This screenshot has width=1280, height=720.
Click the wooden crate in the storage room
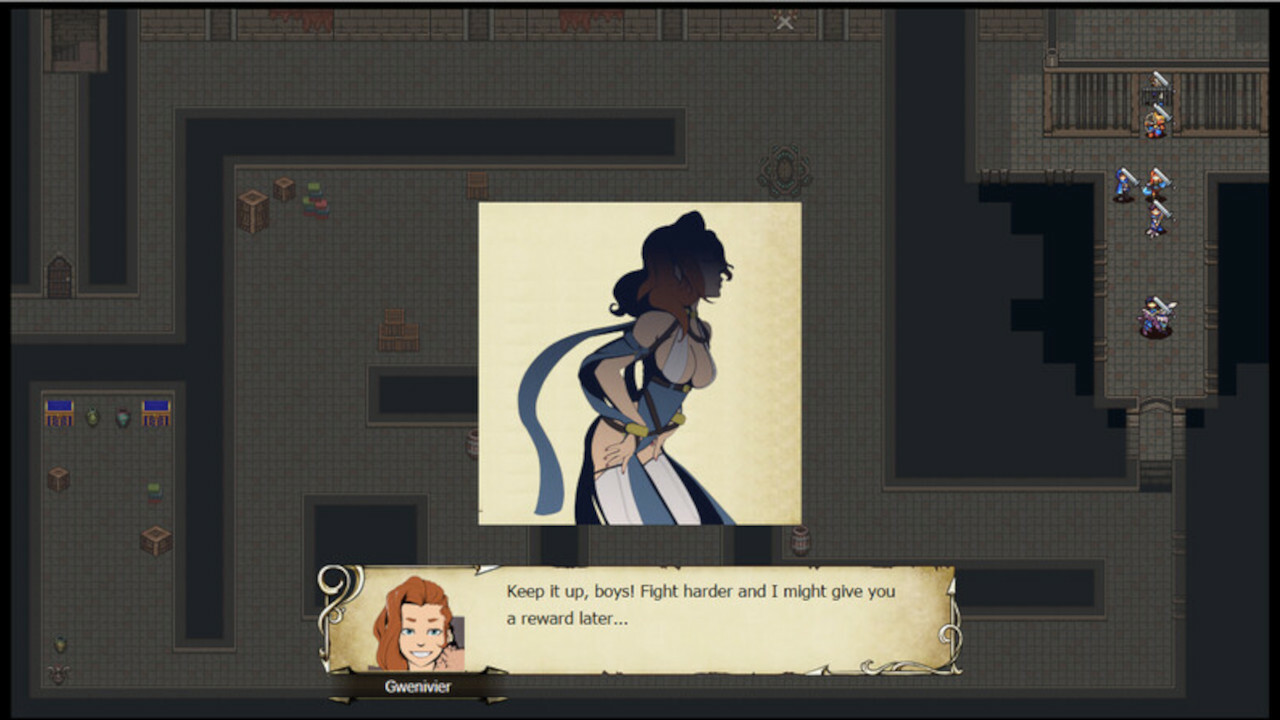58,478
